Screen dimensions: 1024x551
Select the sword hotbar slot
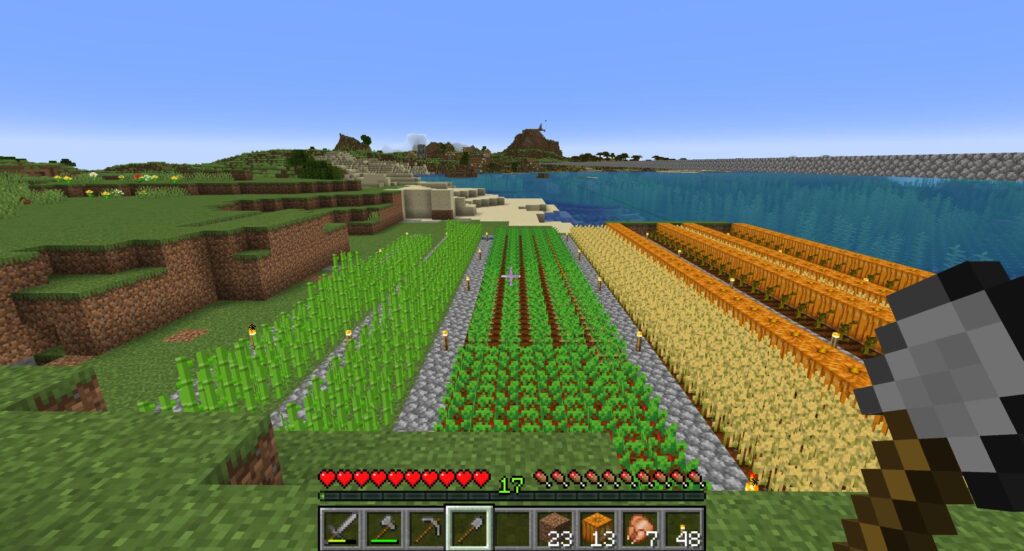point(340,528)
